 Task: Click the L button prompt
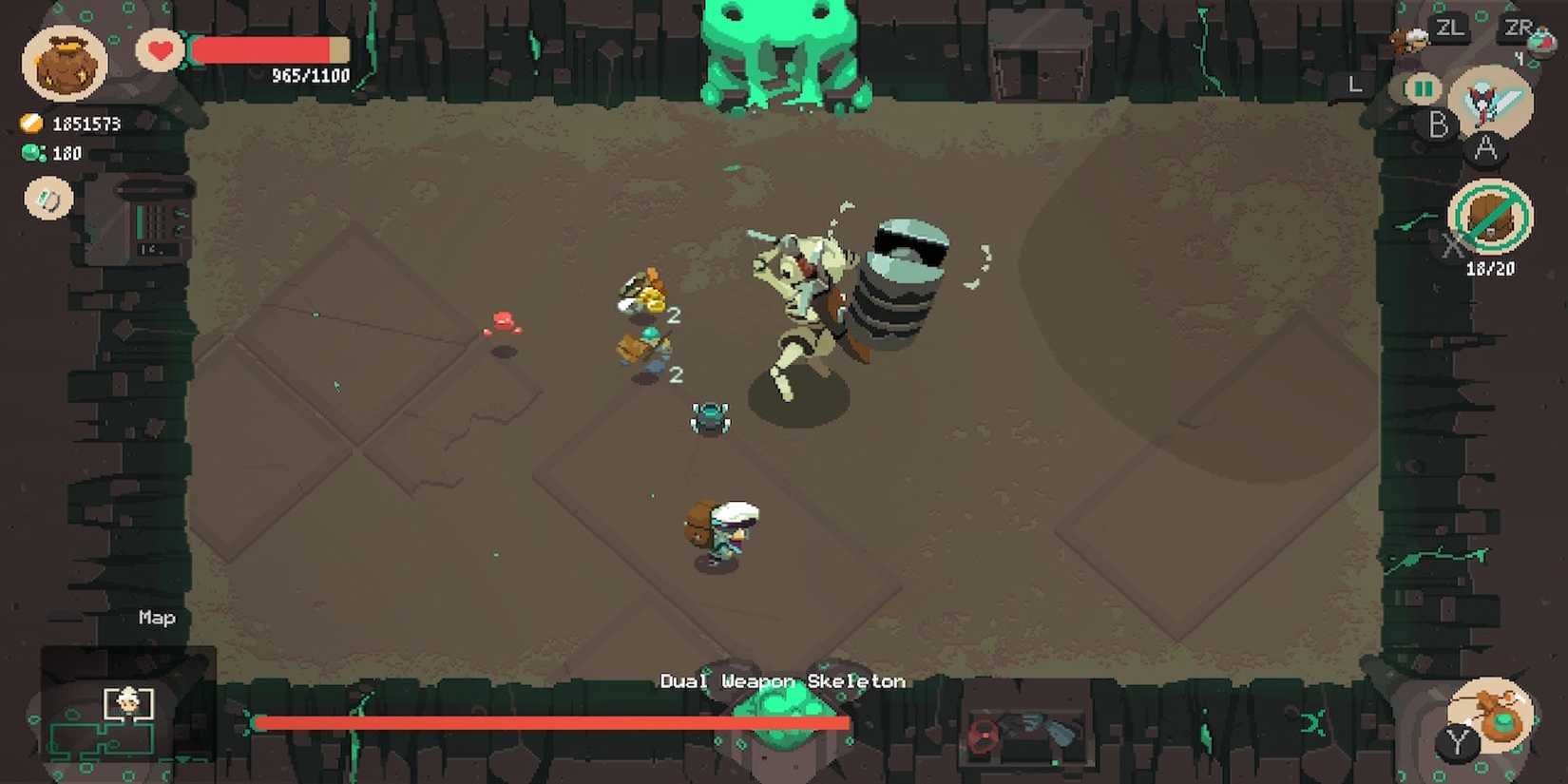(x=1355, y=84)
